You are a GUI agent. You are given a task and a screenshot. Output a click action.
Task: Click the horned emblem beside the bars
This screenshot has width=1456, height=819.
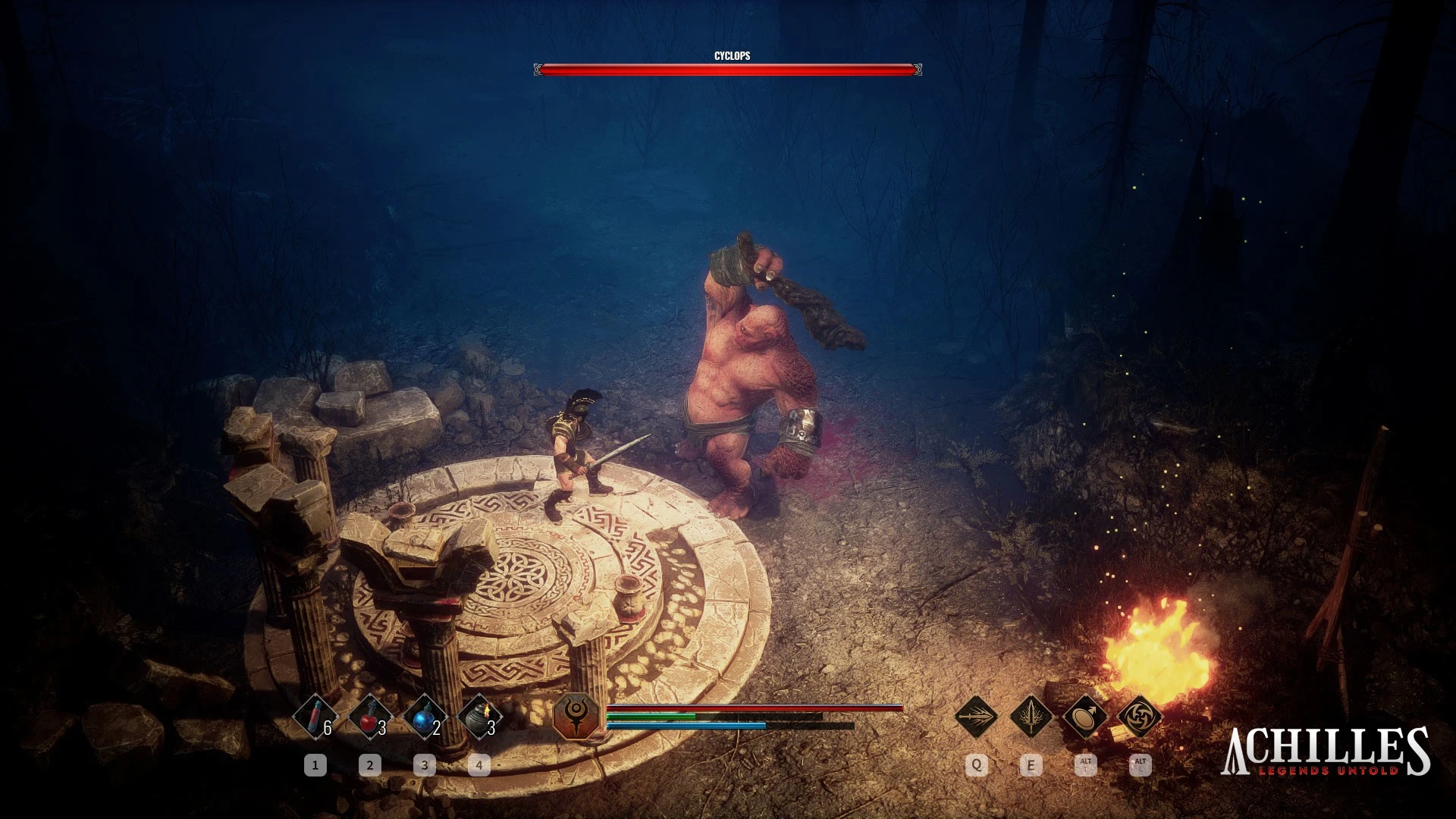click(x=578, y=717)
